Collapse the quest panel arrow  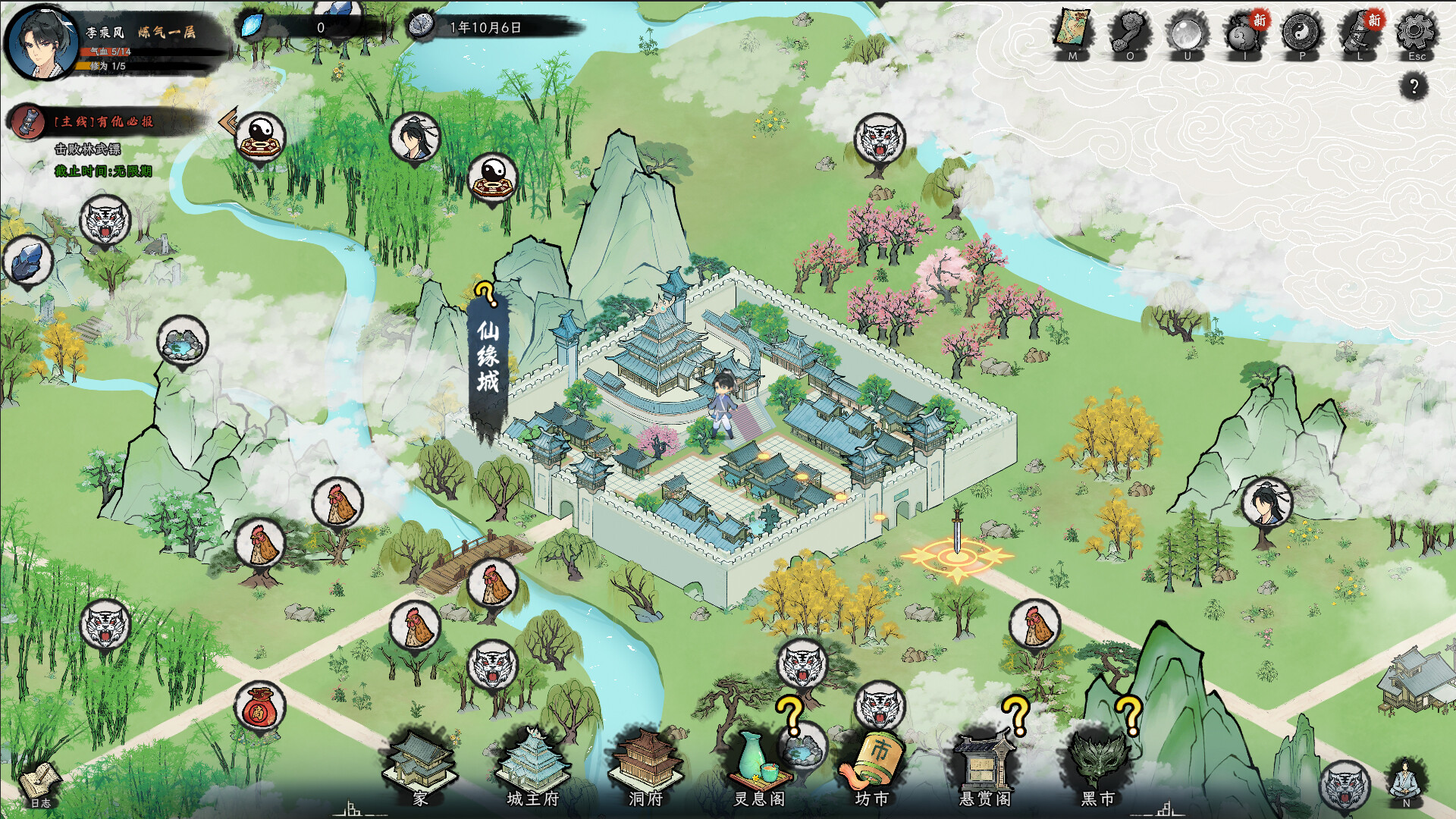227,121
